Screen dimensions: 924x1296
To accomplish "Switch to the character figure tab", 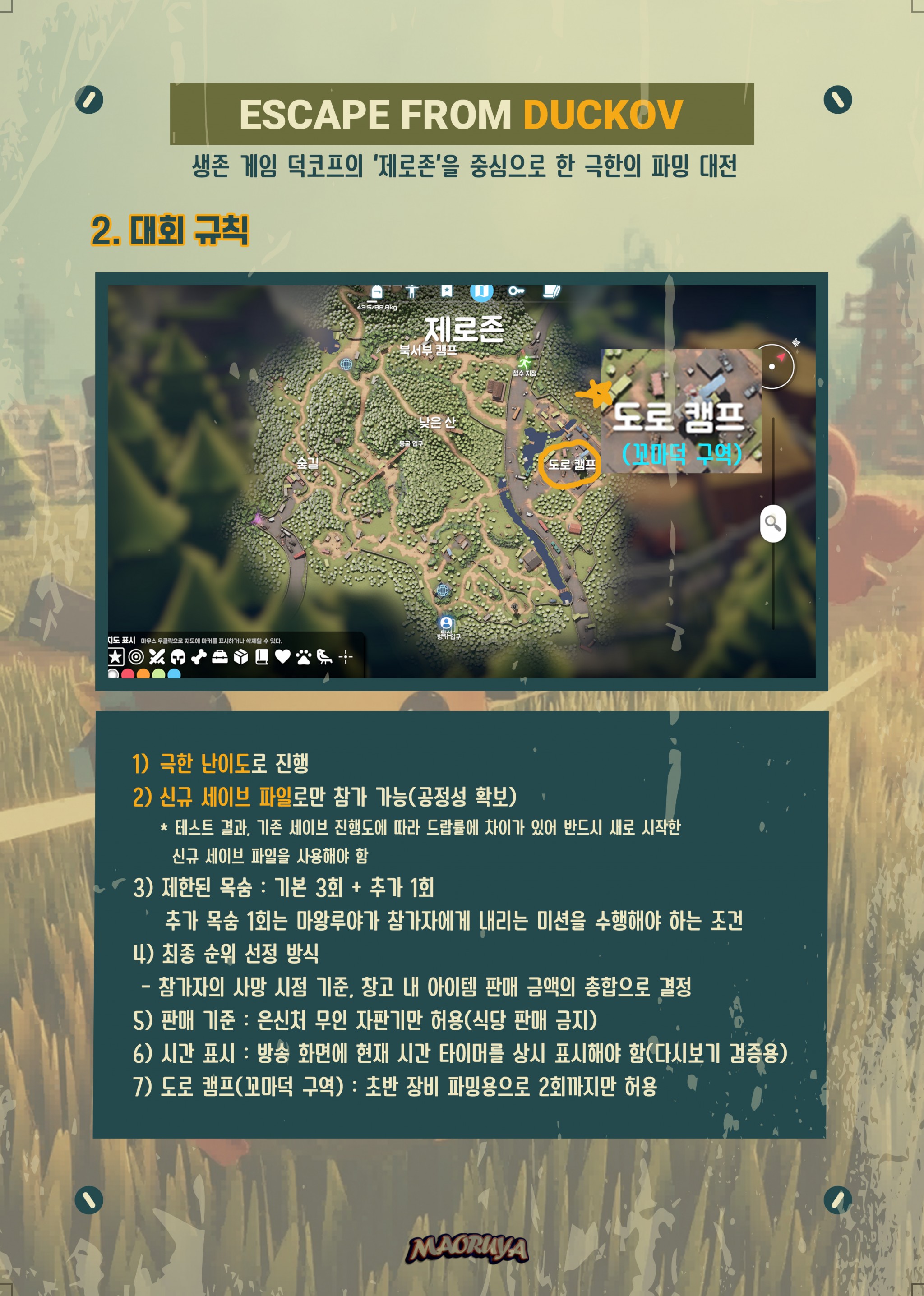I will 411,291.
